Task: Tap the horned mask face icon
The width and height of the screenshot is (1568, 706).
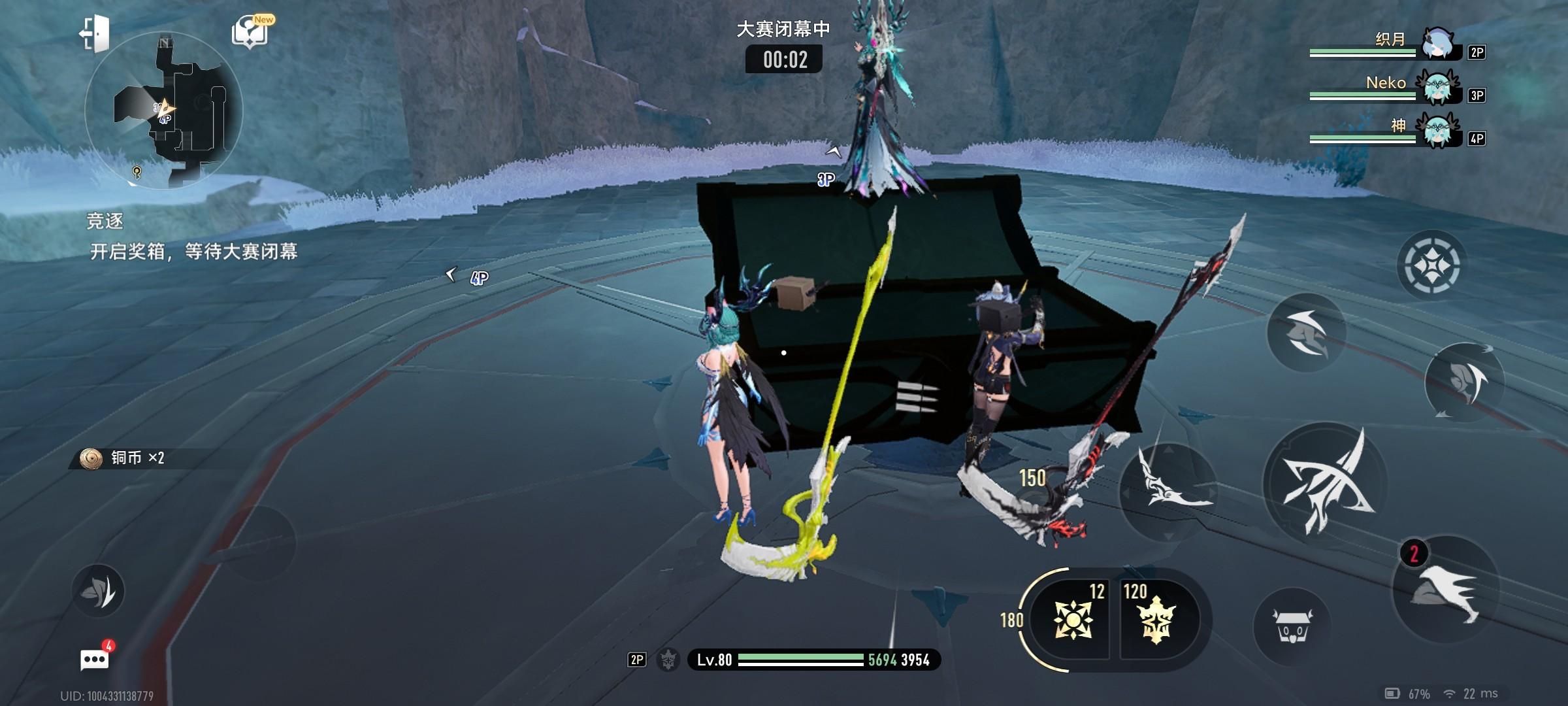Action: [1292, 627]
